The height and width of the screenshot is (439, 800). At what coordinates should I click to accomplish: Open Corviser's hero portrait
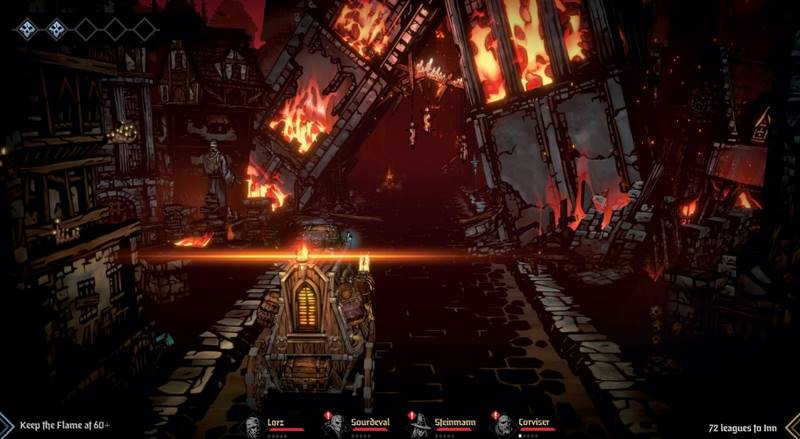[503, 425]
